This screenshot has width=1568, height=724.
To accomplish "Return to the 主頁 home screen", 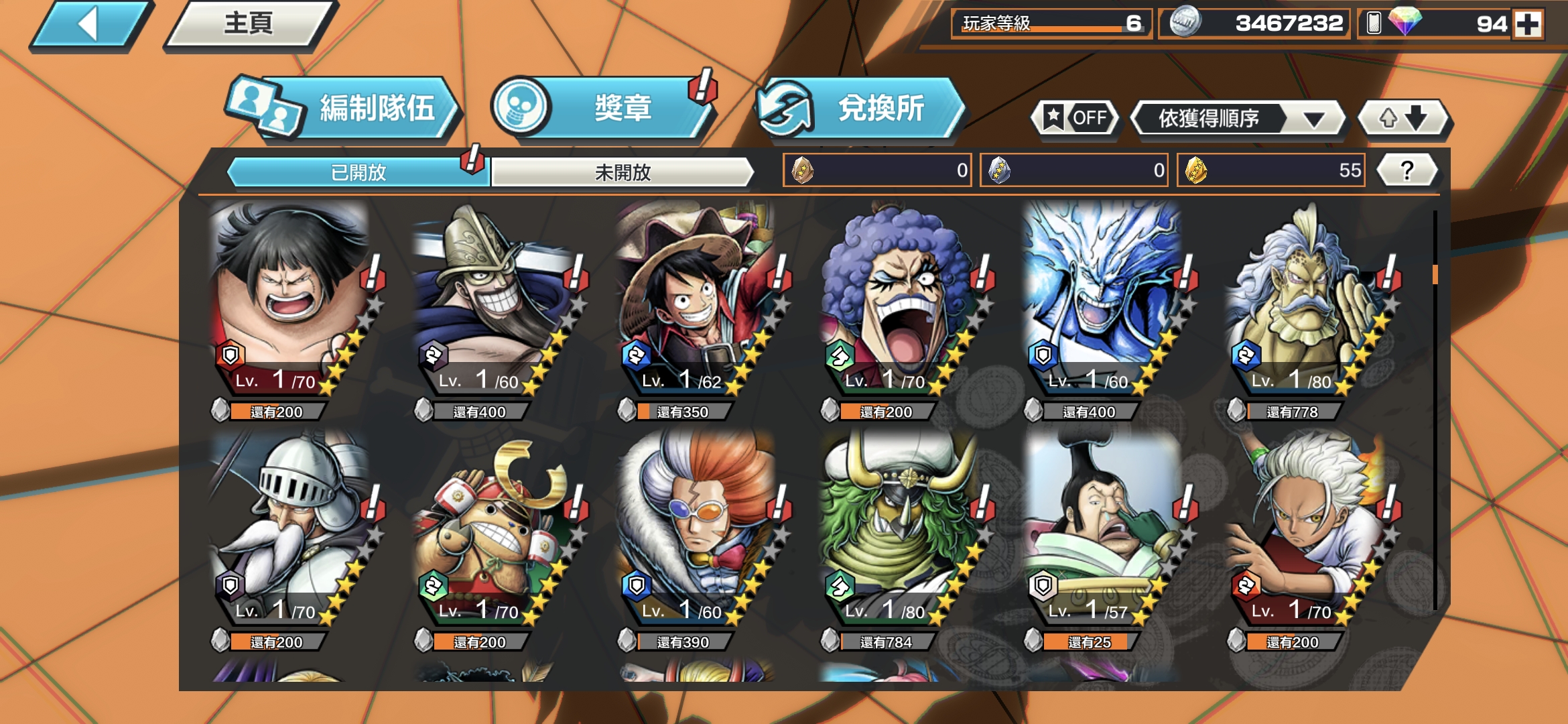I will (x=249, y=25).
